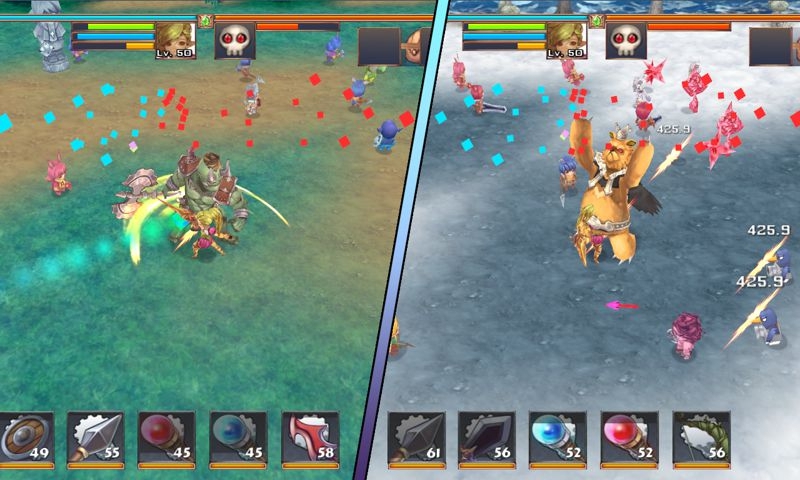800x480 pixels.
Task: Pick the dark blade slot showing 56
Action: point(486,437)
